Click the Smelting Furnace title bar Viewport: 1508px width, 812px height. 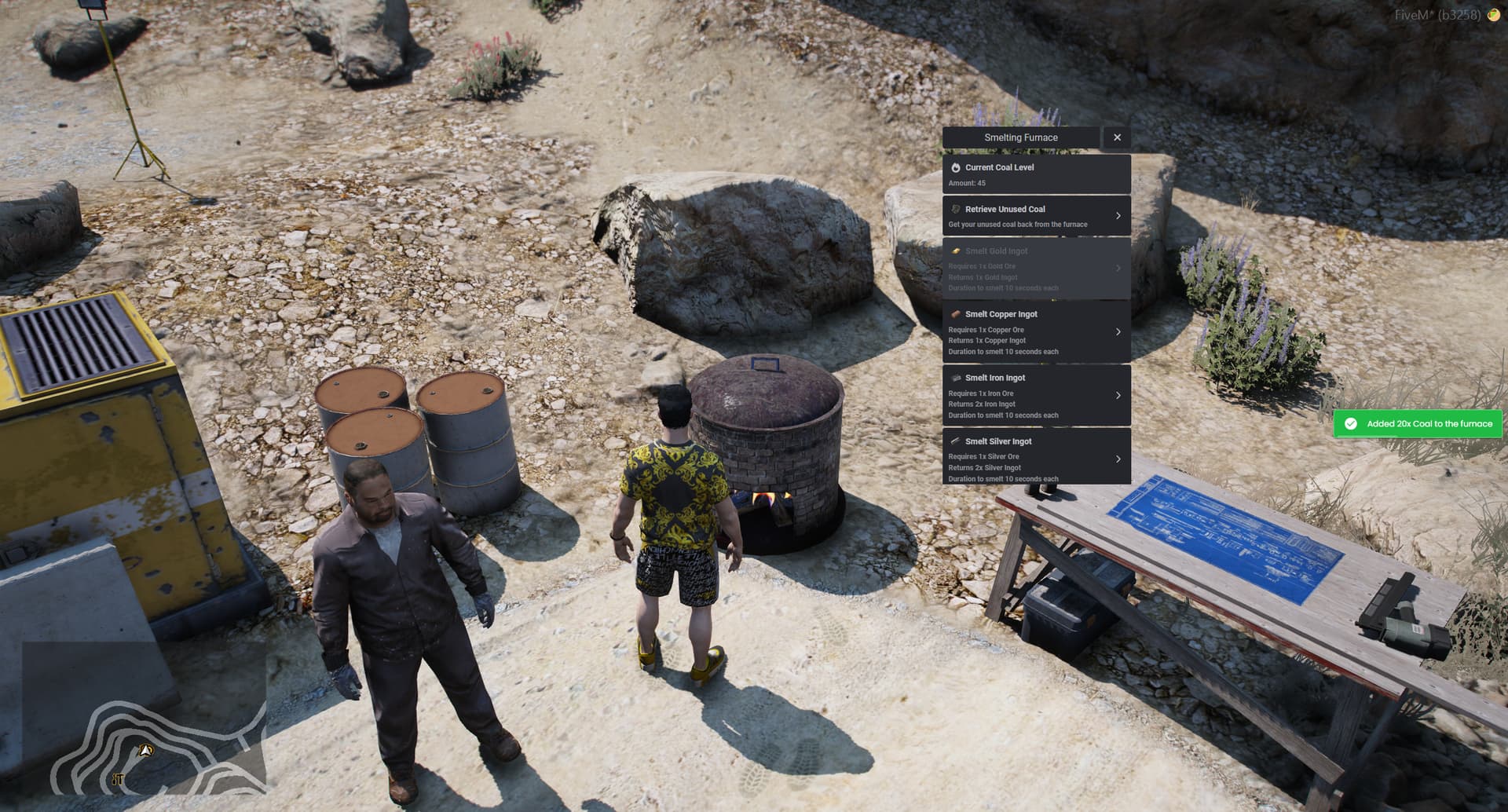tap(1021, 137)
